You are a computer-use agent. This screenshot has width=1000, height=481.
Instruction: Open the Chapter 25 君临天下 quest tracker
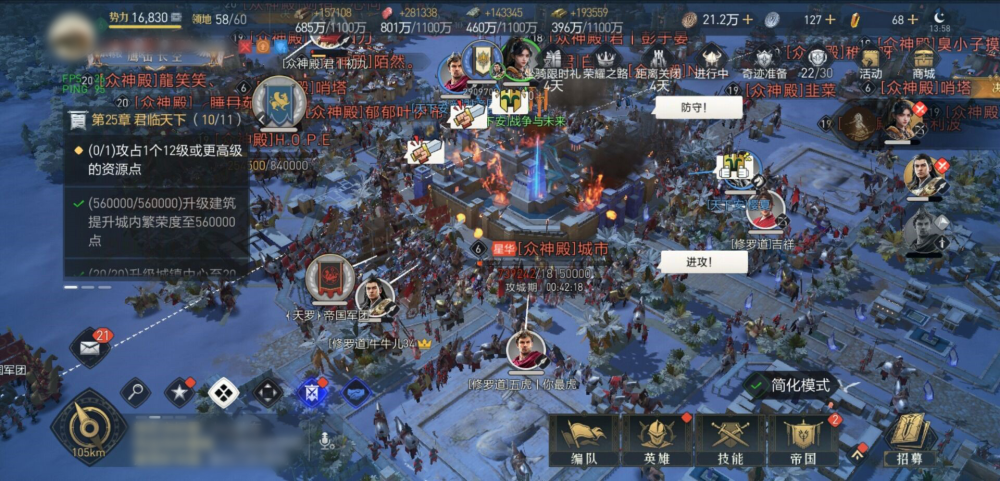[155, 120]
